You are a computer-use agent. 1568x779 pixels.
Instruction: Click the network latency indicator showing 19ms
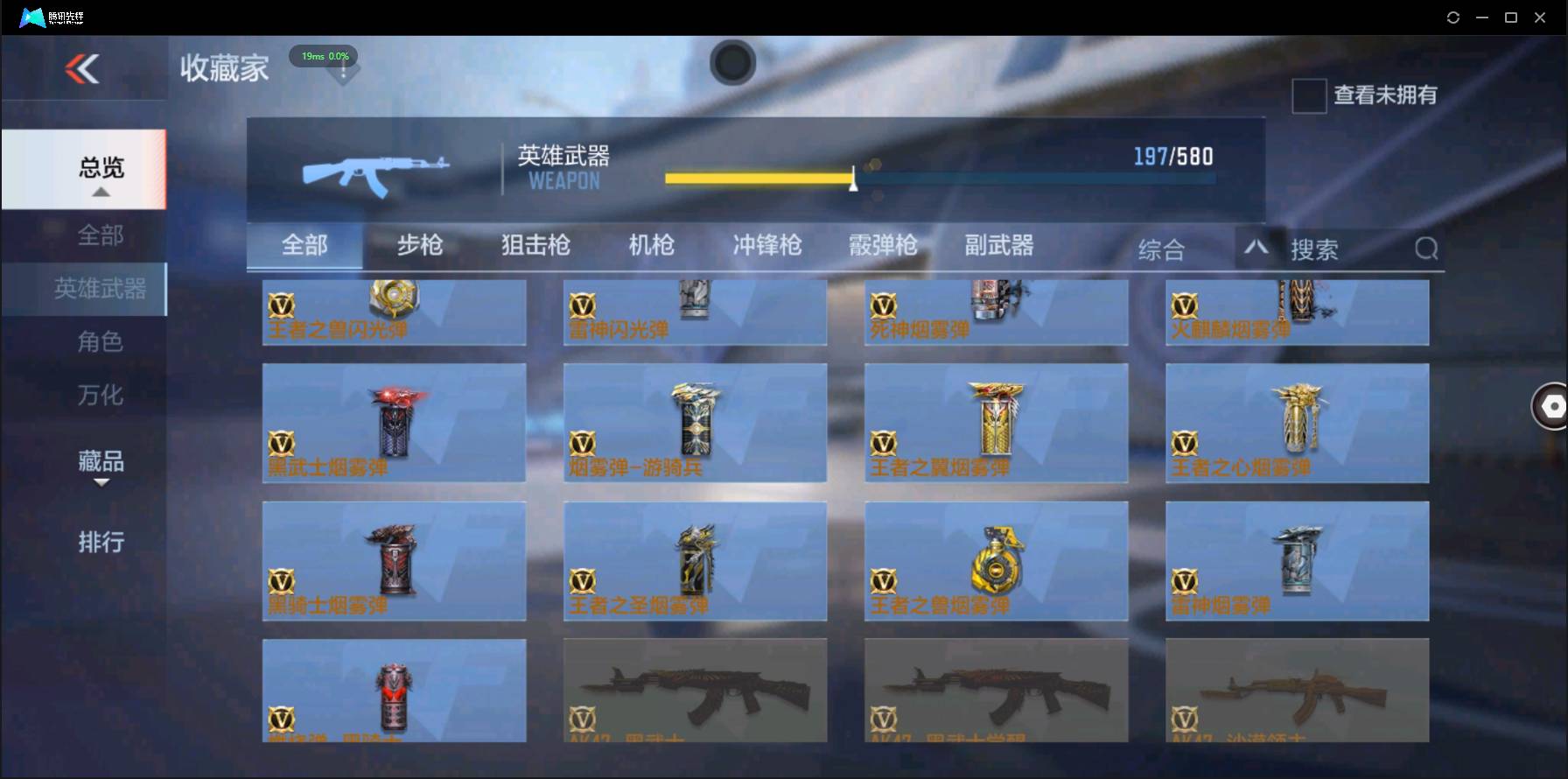point(323,56)
